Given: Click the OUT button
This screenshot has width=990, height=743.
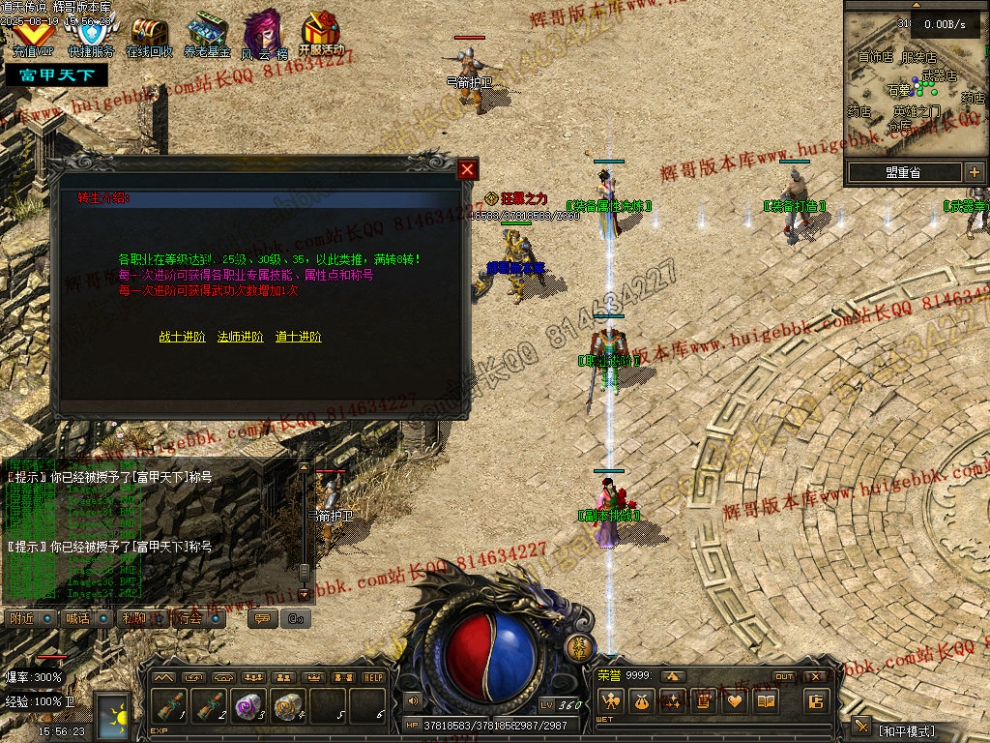Looking at the screenshot, I should point(785,677).
